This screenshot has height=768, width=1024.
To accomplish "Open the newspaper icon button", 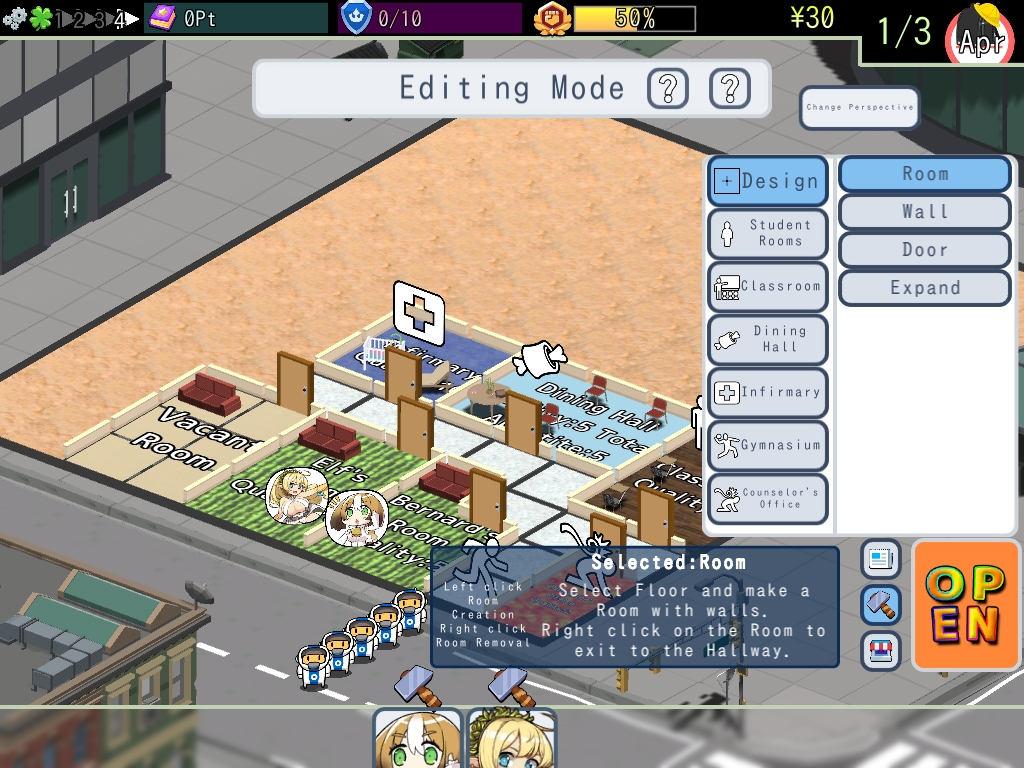I will (x=881, y=559).
